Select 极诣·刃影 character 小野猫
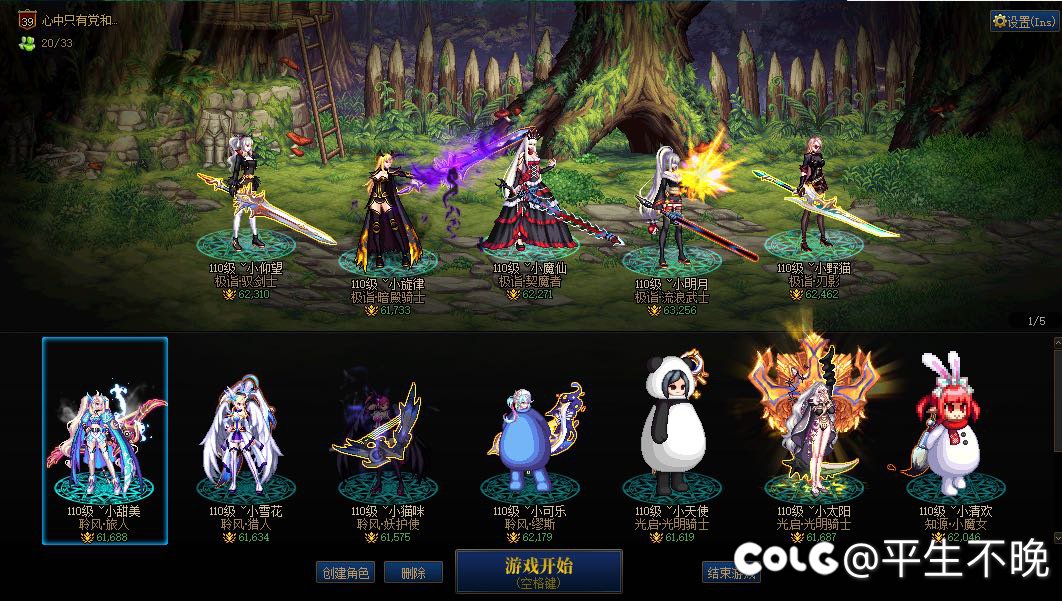The width and height of the screenshot is (1062, 601). [814, 200]
